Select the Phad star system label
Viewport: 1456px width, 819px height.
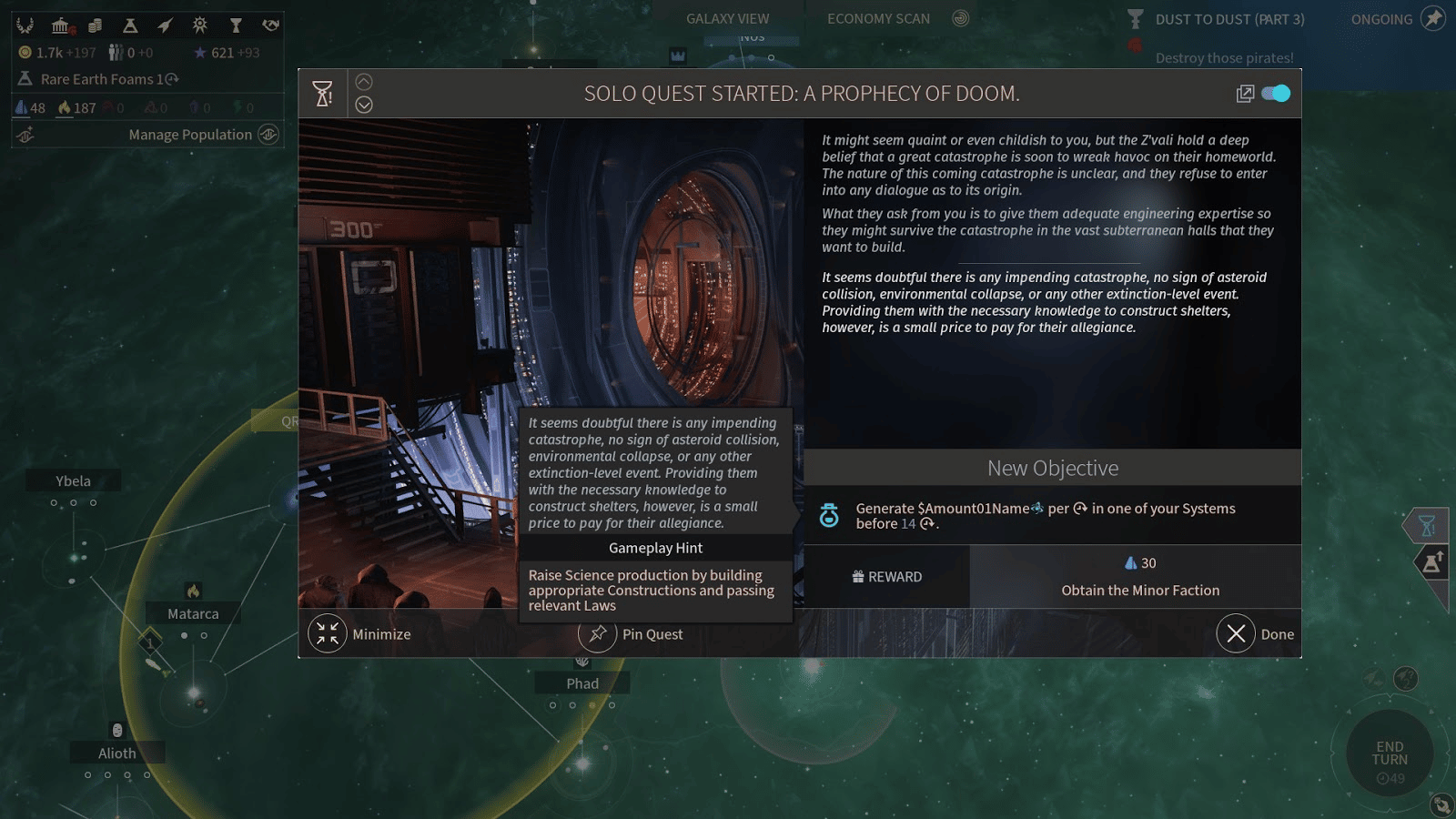[x=582, y=683]
